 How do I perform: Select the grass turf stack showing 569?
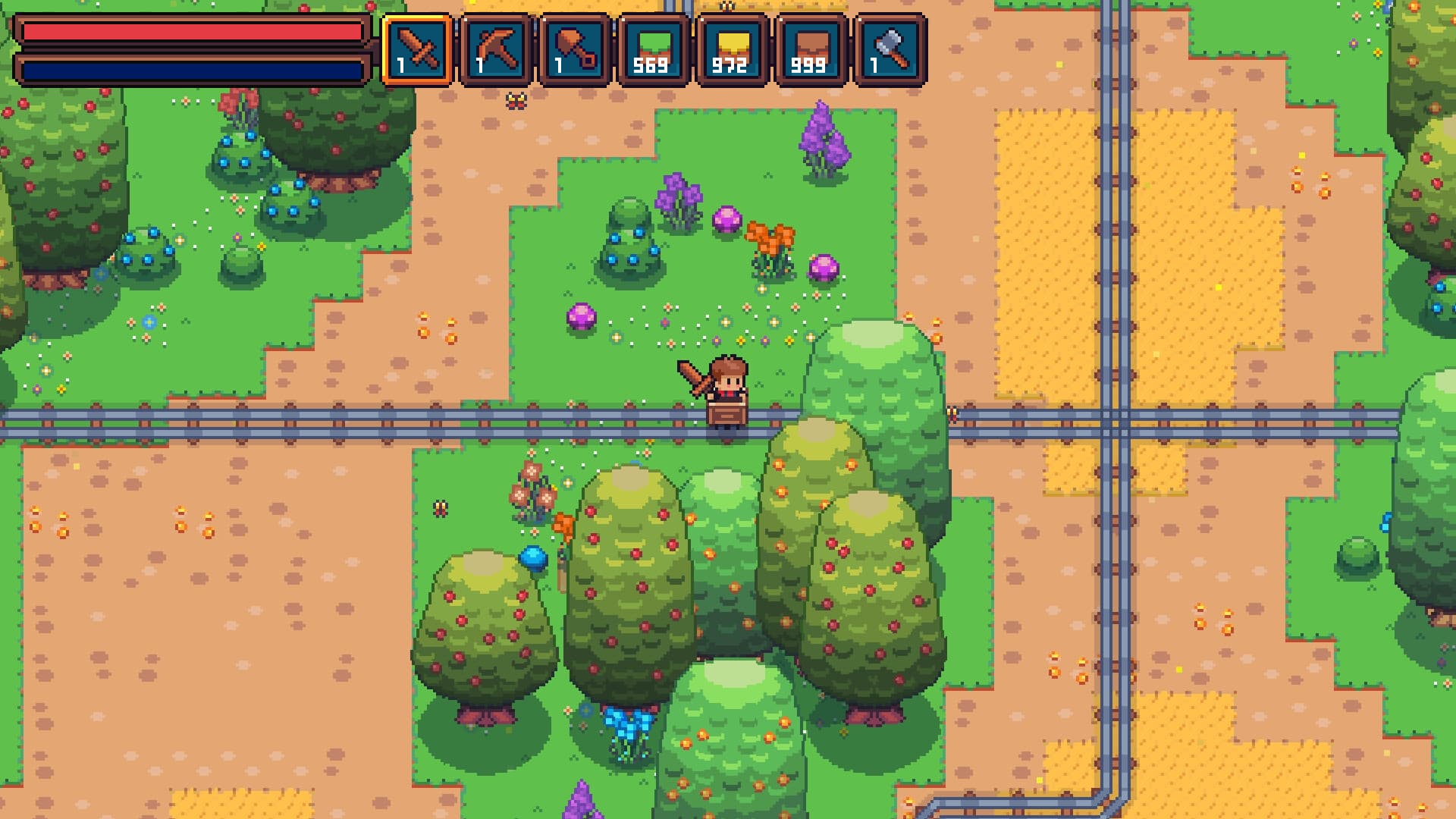(654, 47)
